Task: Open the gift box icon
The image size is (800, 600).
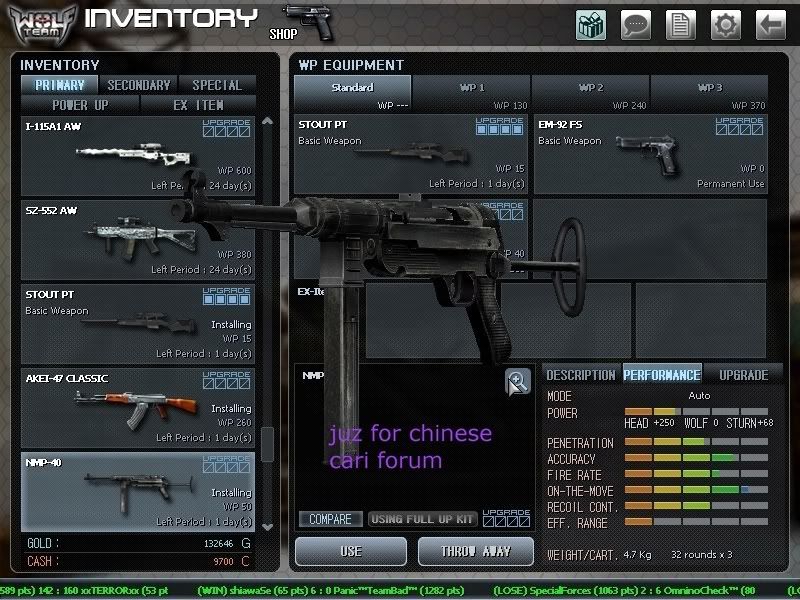Action: 591,24
